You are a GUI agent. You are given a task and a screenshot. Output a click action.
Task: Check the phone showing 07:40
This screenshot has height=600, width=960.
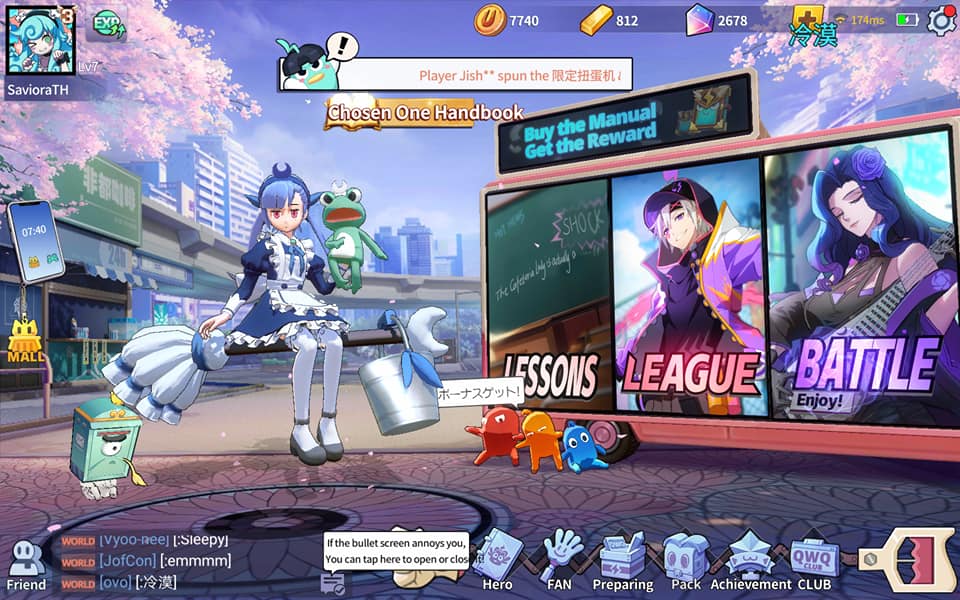35,241
